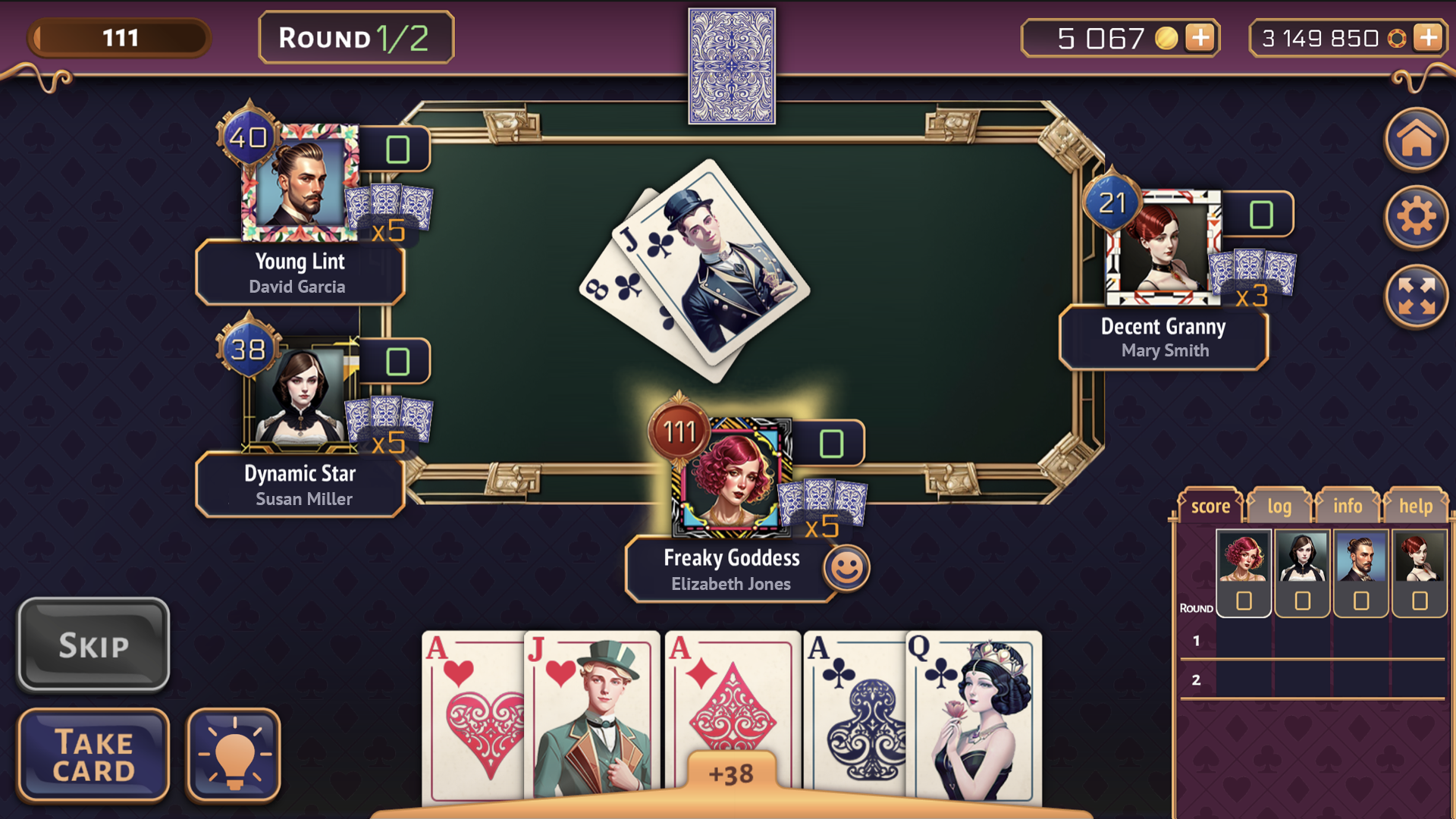Open the info tab
This screenshot has width=1456, height=819.
(x=1348, y=507)
